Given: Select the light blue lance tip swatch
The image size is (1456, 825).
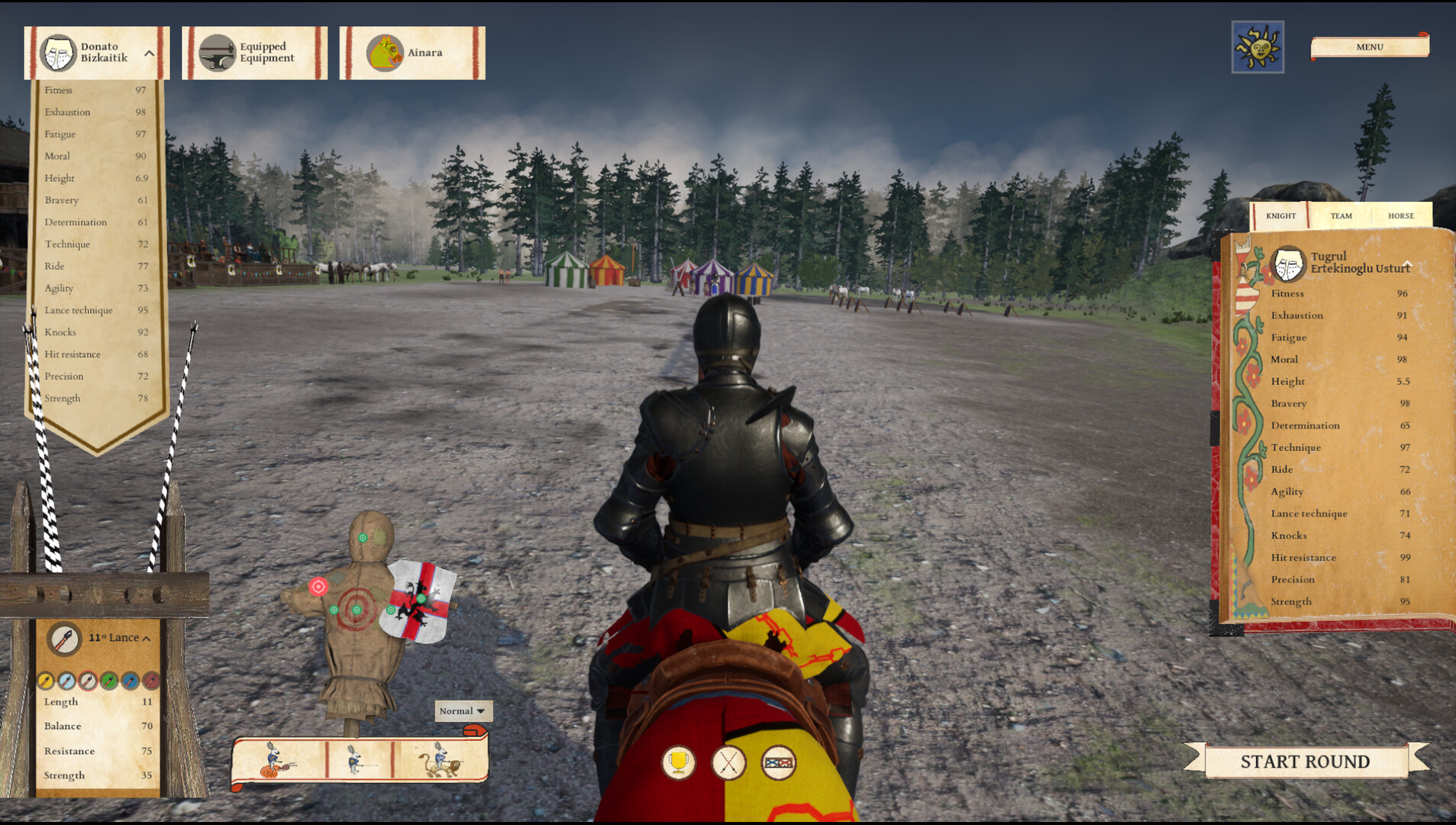Looking at the screenshot, I should tap(66, 681).
